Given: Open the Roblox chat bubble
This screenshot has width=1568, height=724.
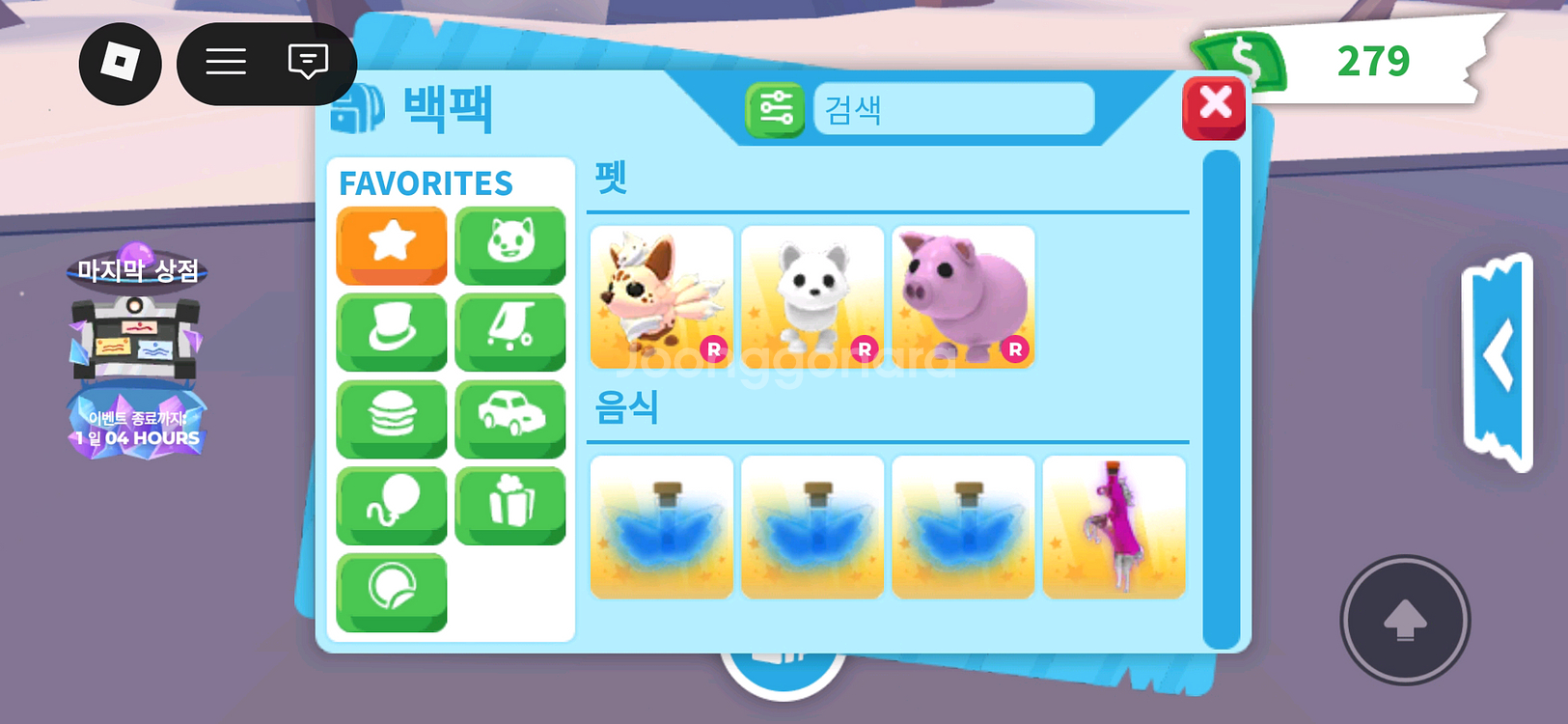Looking at the screenshot, I should (308, 64).
